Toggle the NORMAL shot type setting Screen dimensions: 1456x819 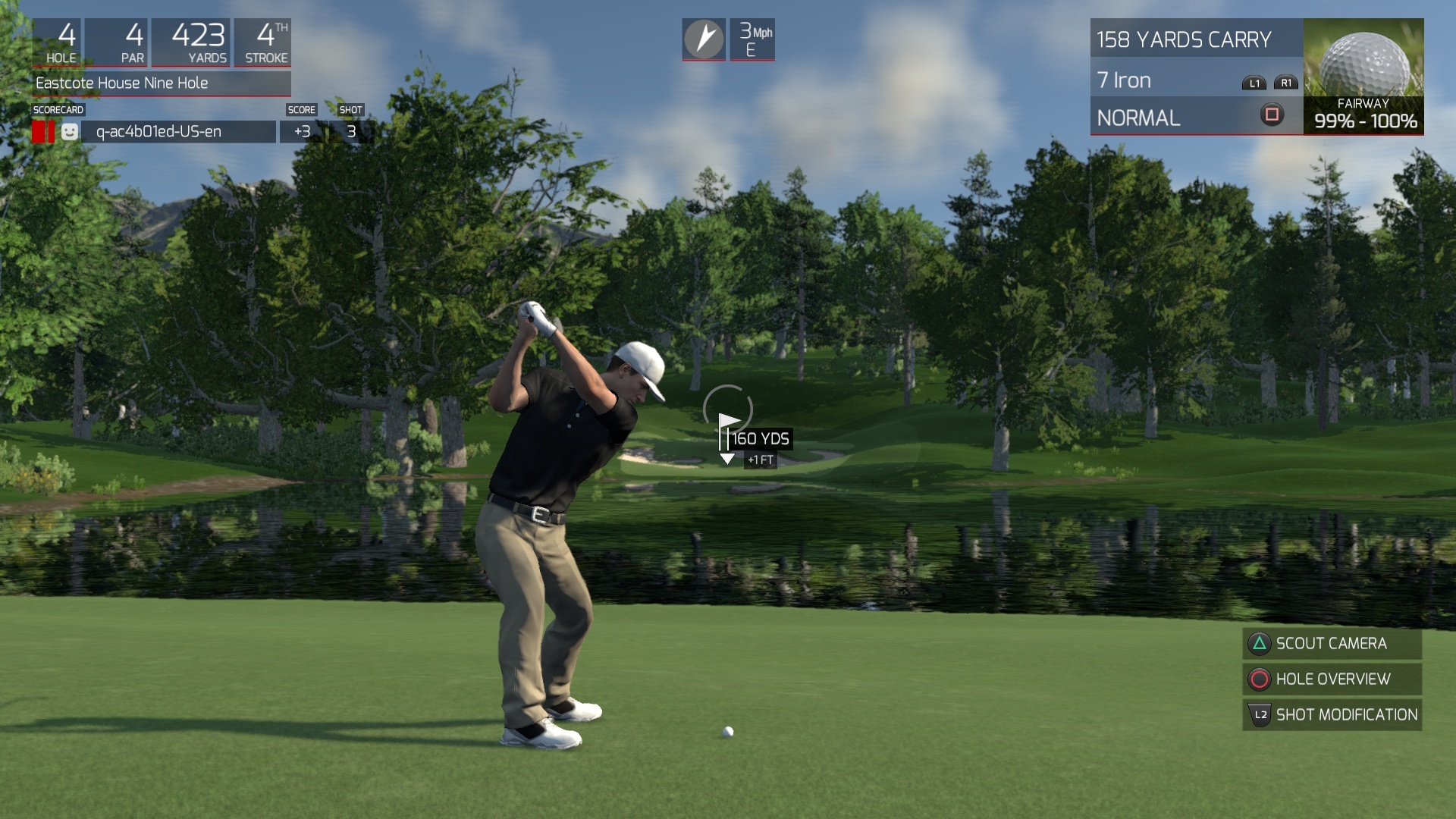(1137, 117)
